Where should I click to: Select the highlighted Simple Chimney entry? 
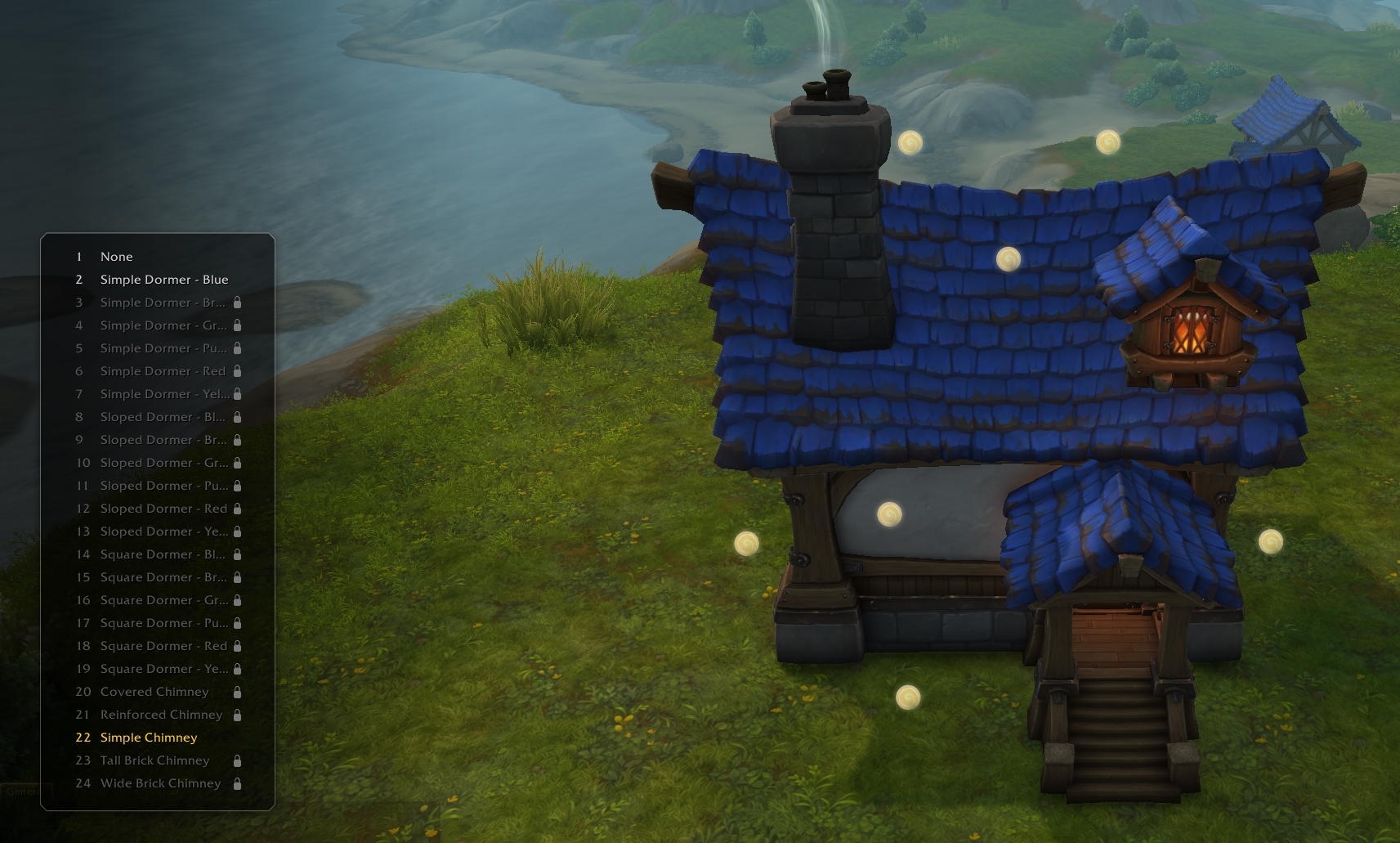tap(149, 738)
